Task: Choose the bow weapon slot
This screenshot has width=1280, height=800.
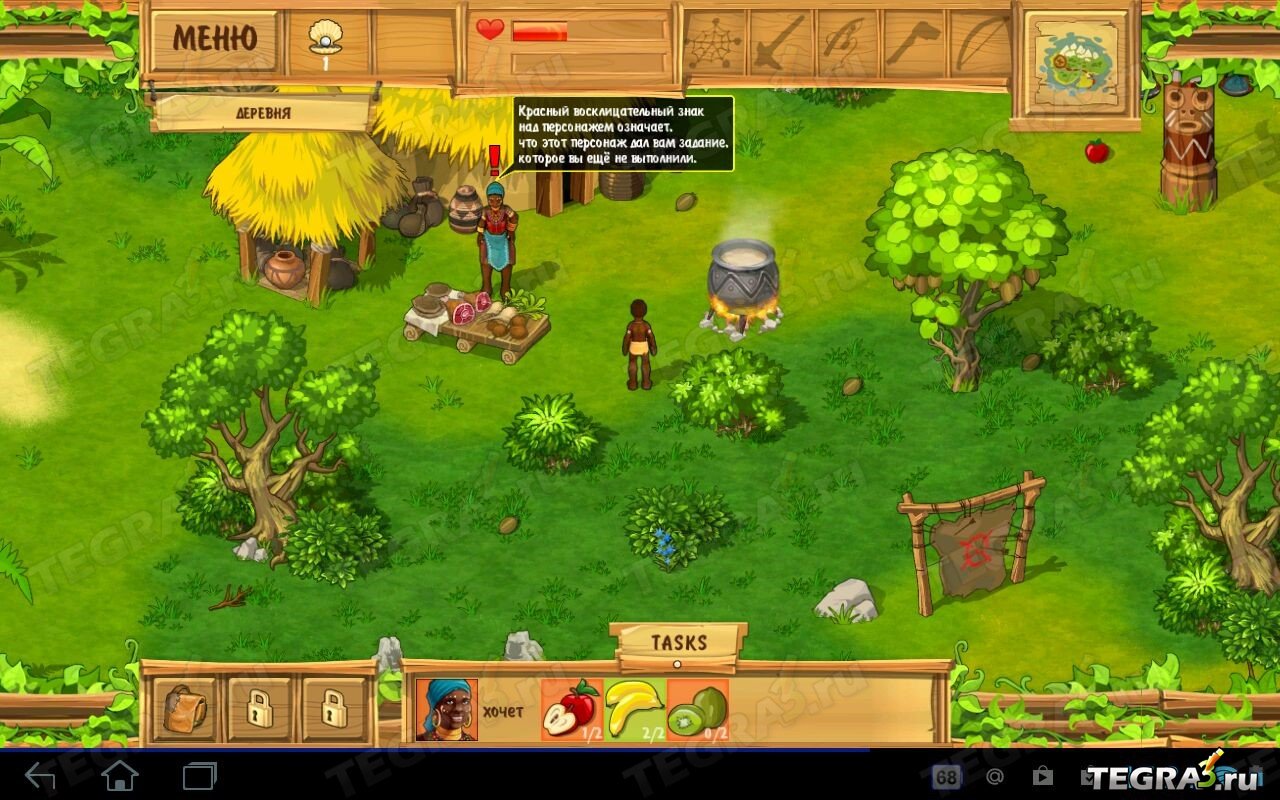Action: [980, 42]
